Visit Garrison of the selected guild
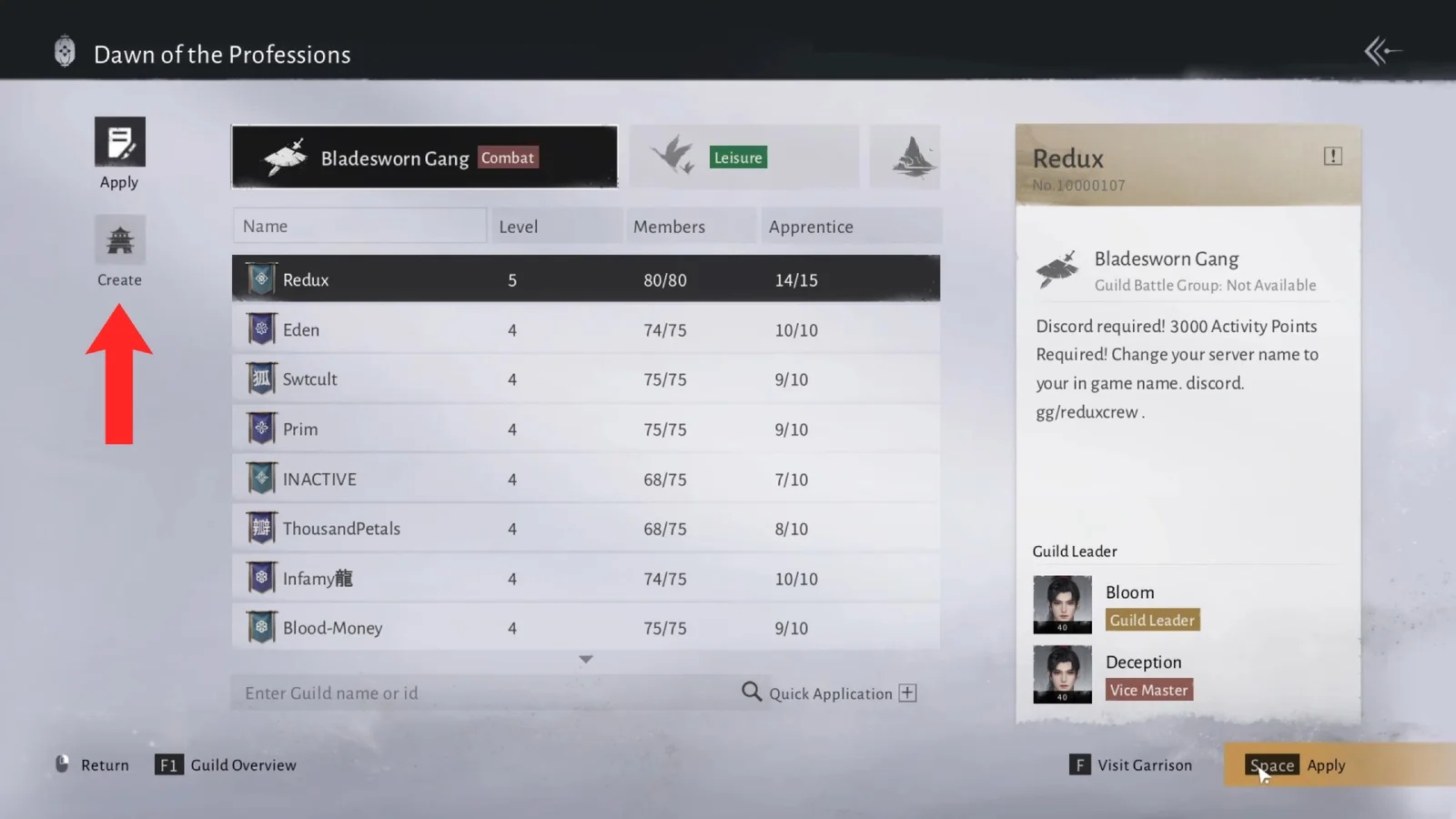 pos(1131,765)
